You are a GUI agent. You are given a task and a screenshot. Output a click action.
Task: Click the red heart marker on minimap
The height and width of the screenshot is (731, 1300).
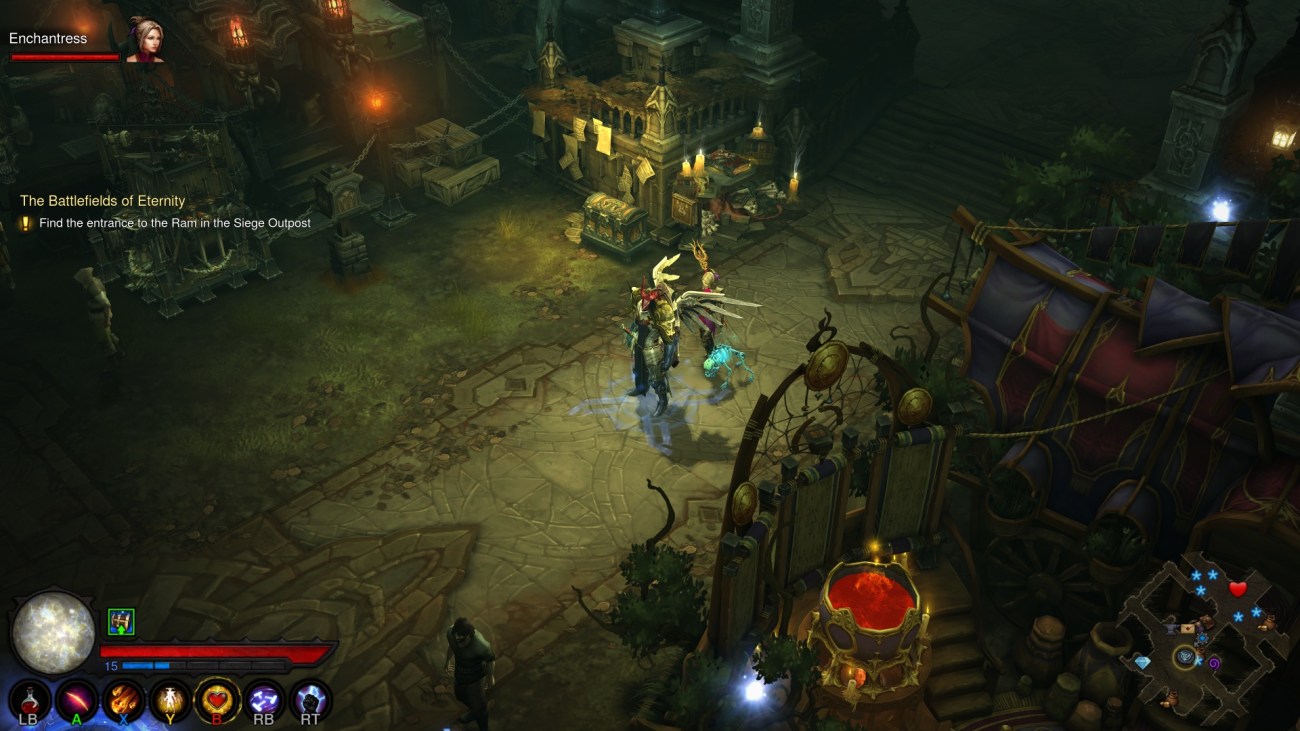point(1237,589)
